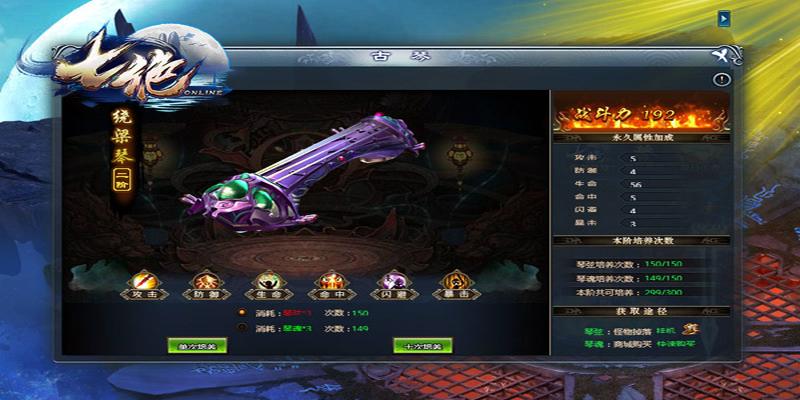Image resolution: width=800 pixels, height=400 pixels.
Task: Select the 暴击 critical attribute icon
Action: tap(453, 283)
